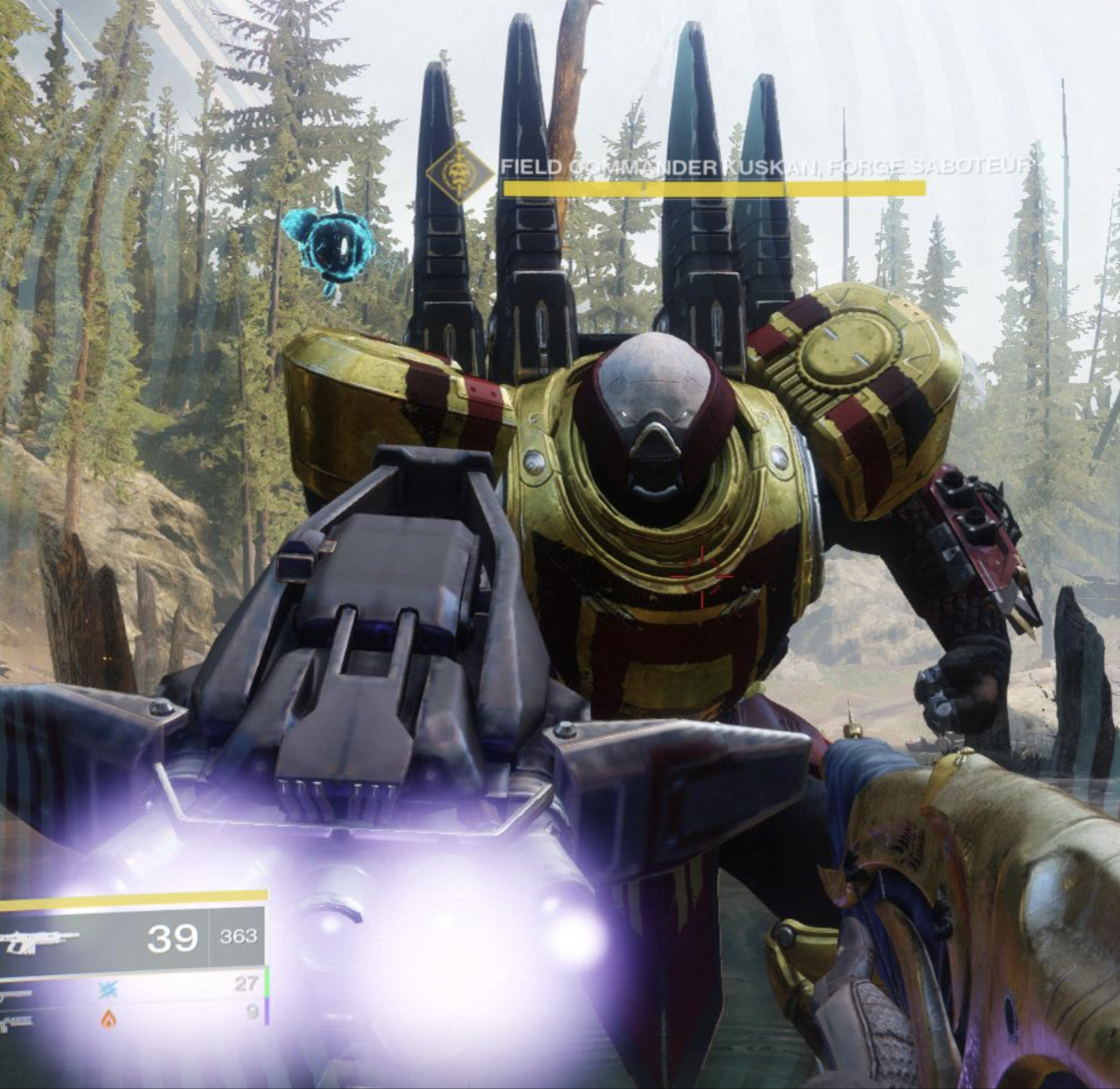Switch to the Solar heavy weapon slot
The image size is (1120, 1089).
coord(108,1018)
